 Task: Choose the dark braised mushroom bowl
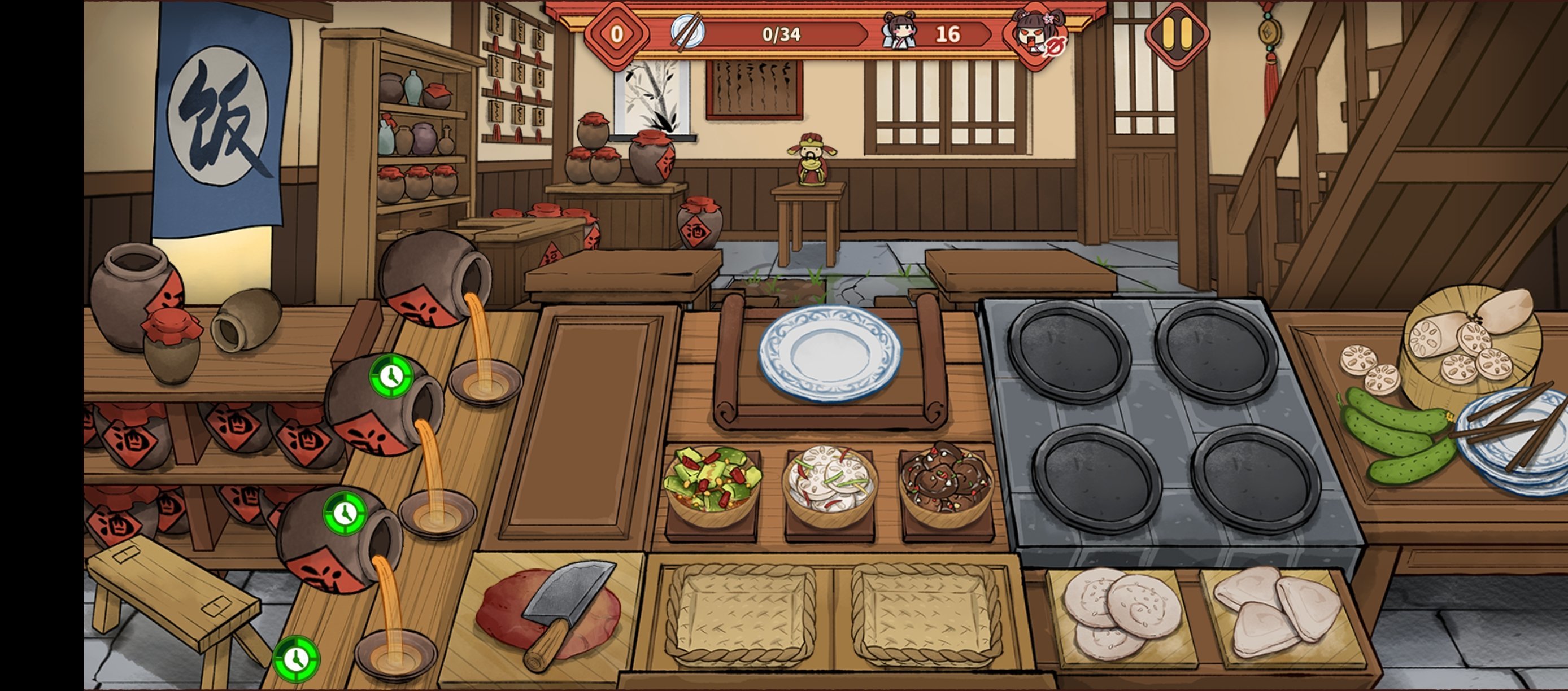click(x=946, y=482)
